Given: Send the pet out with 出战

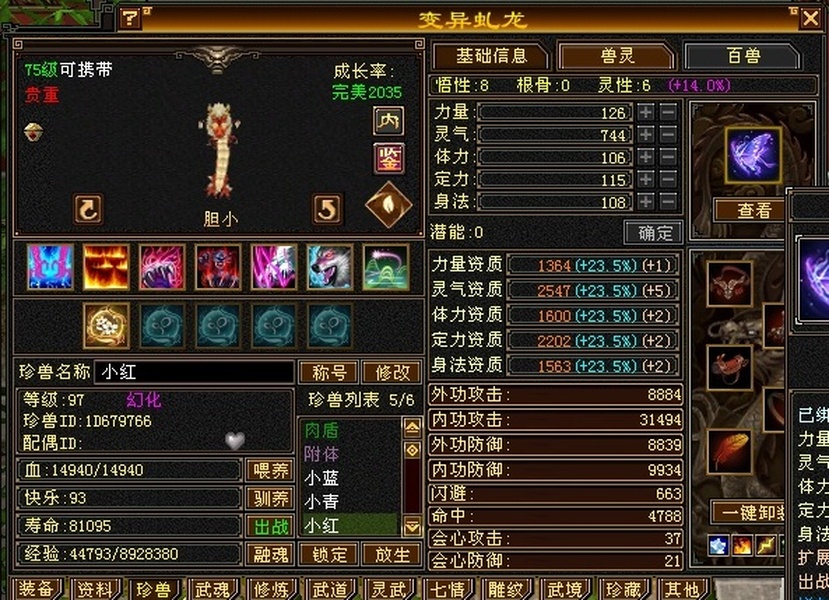Looking at the screenshot, I should tap(269, 526).
